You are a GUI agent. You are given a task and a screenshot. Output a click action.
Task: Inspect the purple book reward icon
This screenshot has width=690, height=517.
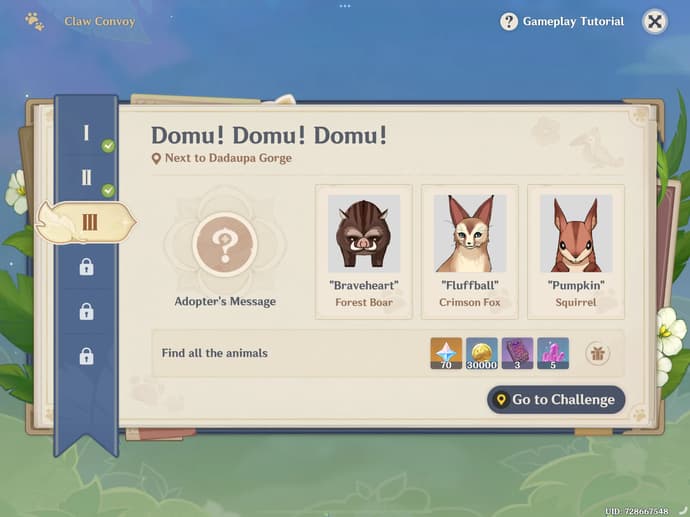[517, 353]
